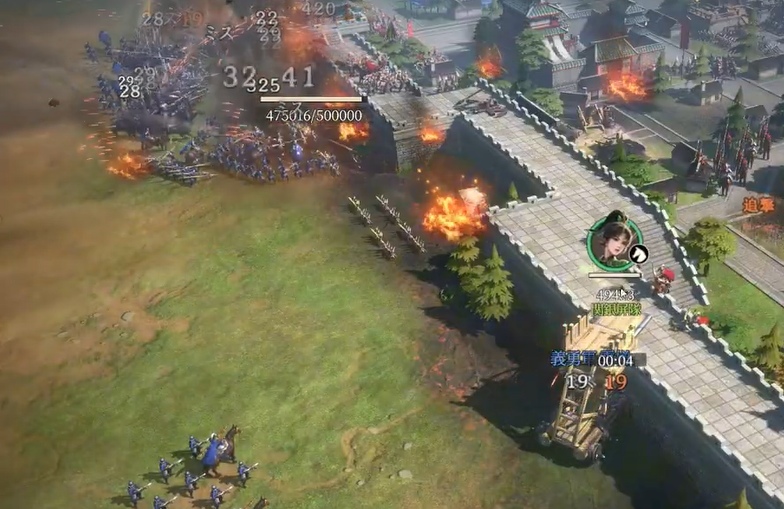Click the cavalry horse badge beside the portrait
This screenshot has width=784, height=509.
pyautogui.click(x=638, y=255)
